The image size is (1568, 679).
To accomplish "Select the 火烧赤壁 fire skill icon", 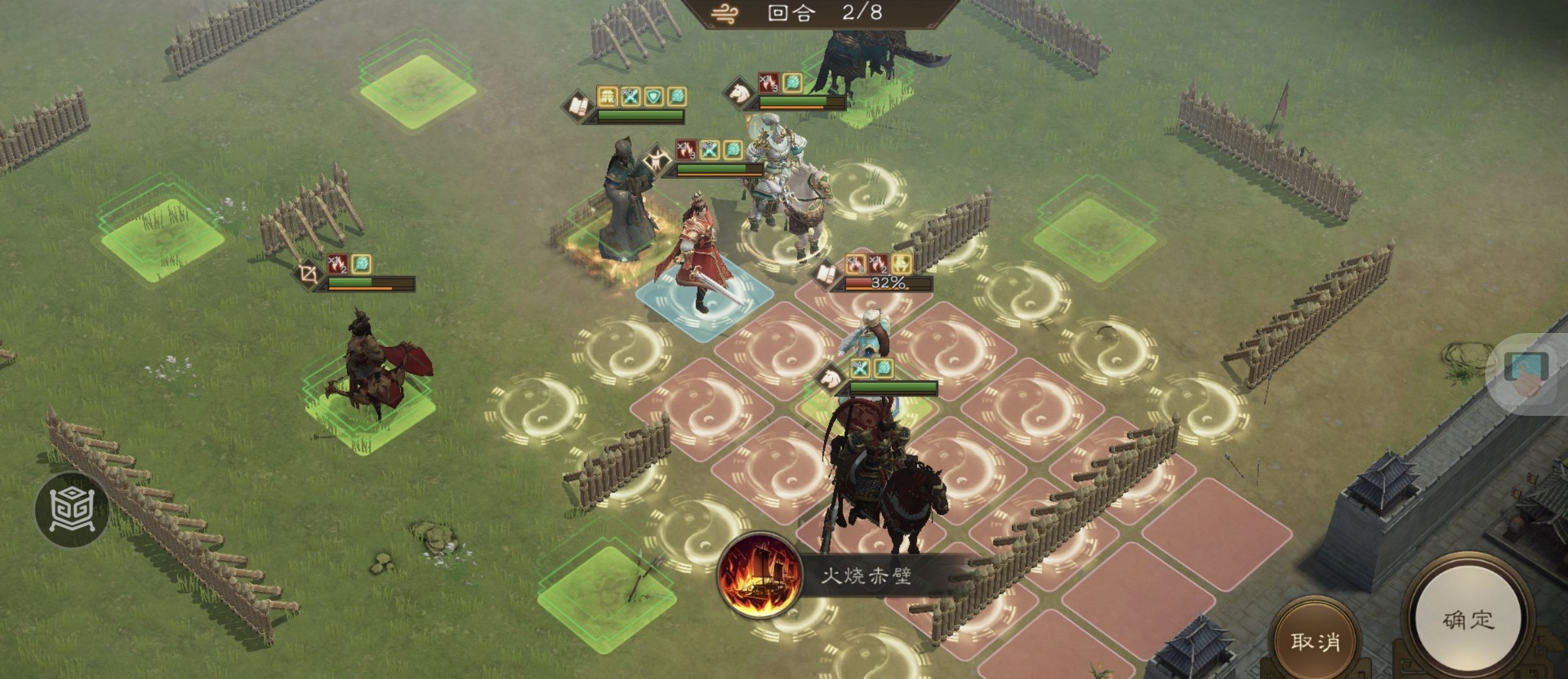I will pyautogui.click(x=759, y=575).
